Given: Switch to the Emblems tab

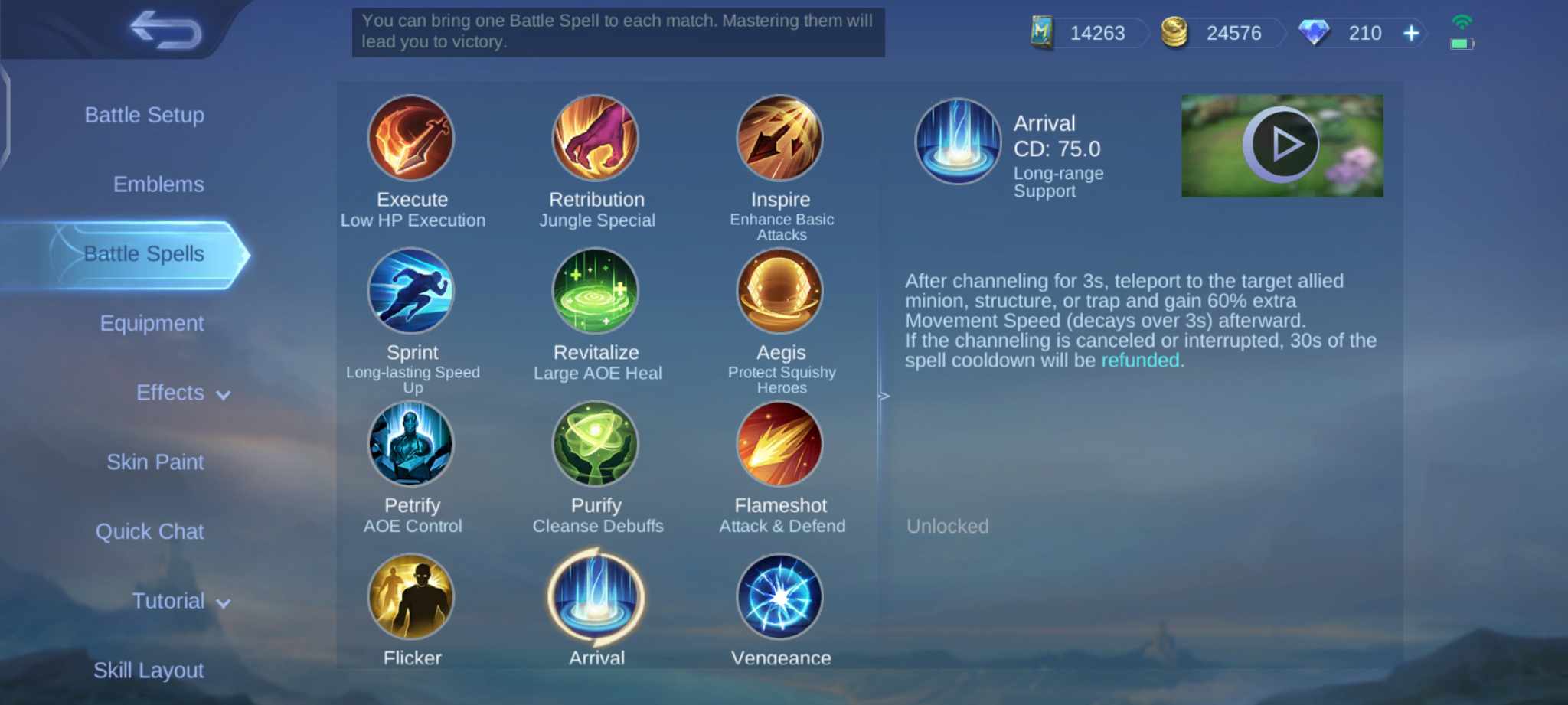Looking at the screenshot, I should point(158,184).
